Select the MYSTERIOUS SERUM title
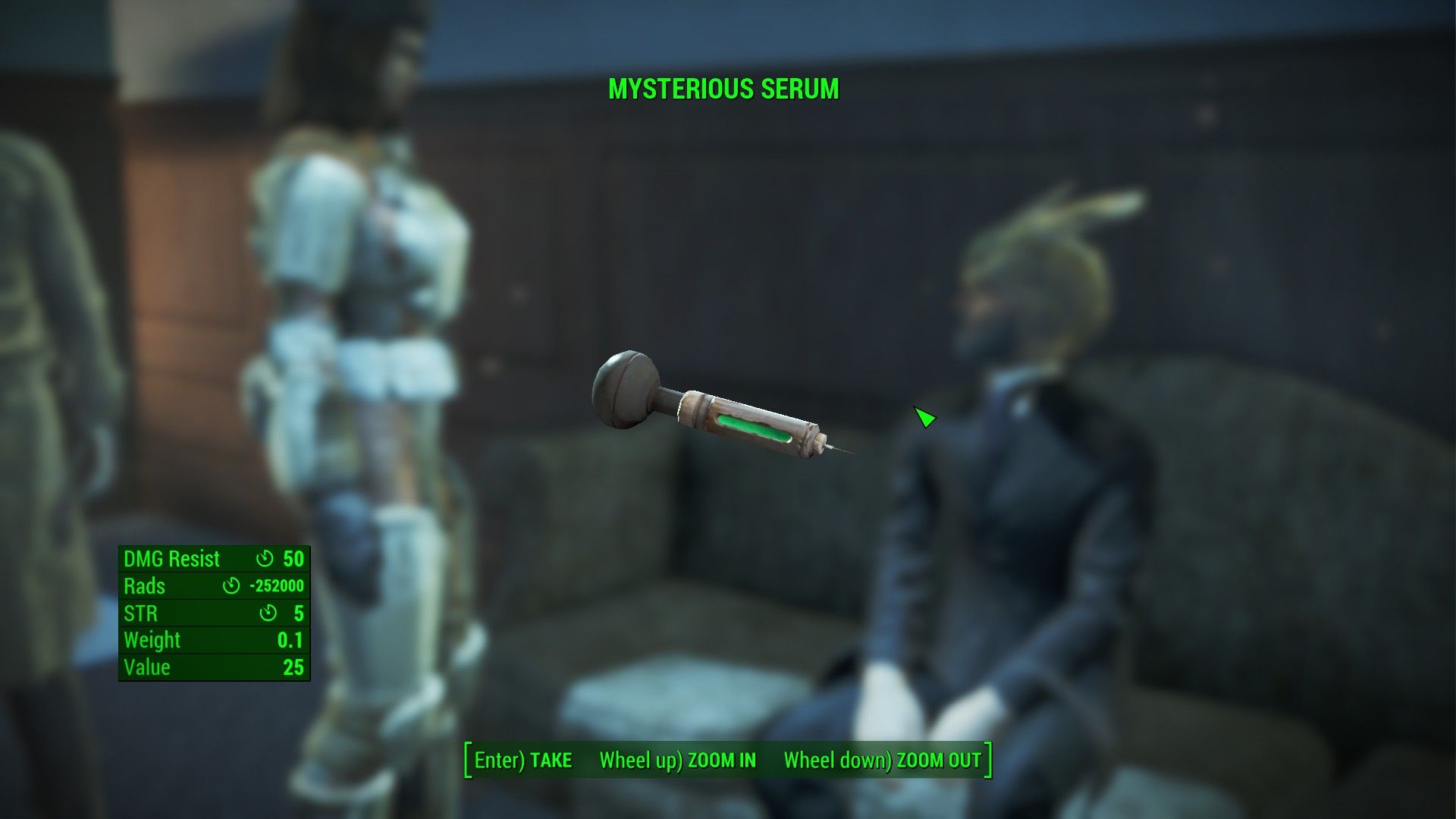Image resolution: width=1456 pixels, height=819 pixels. tap(723, 89)
